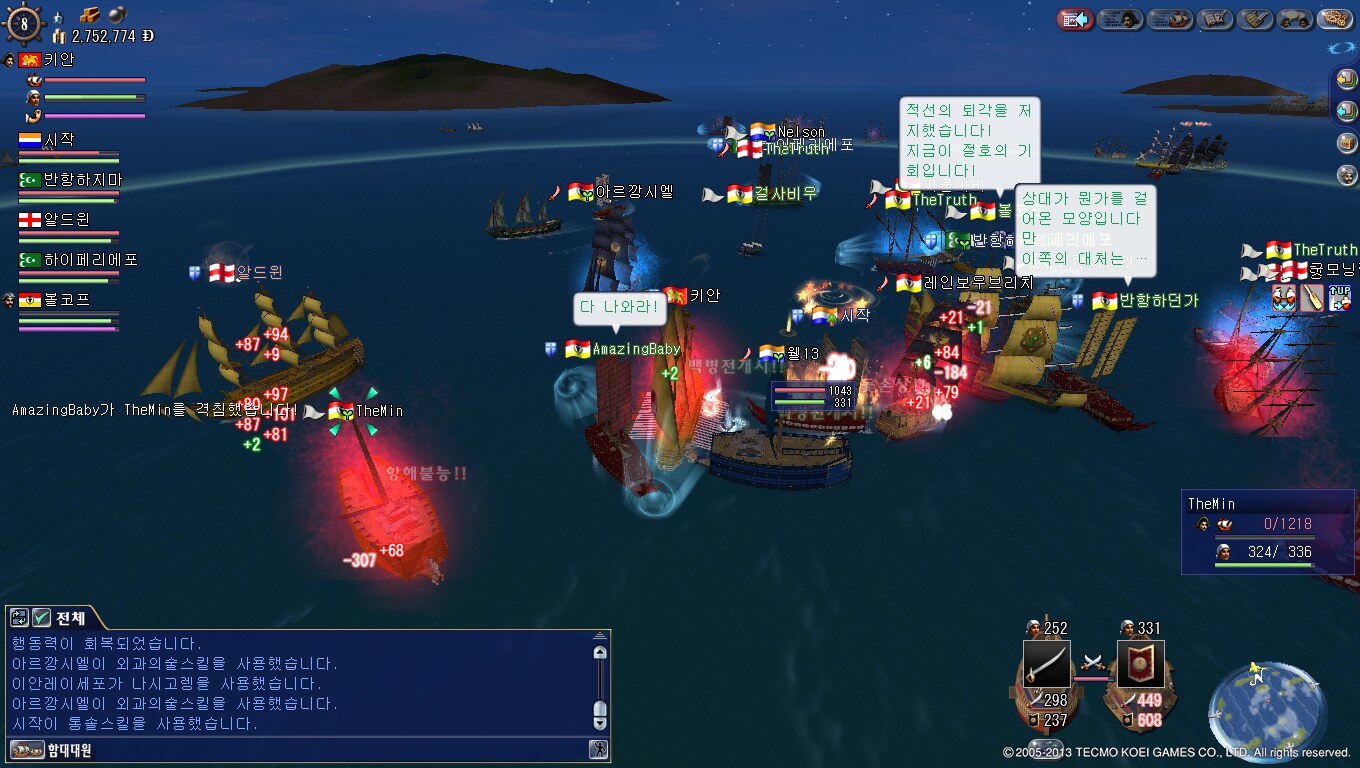Select fleet member 볼코프 in party list

[x=66, y=300]
